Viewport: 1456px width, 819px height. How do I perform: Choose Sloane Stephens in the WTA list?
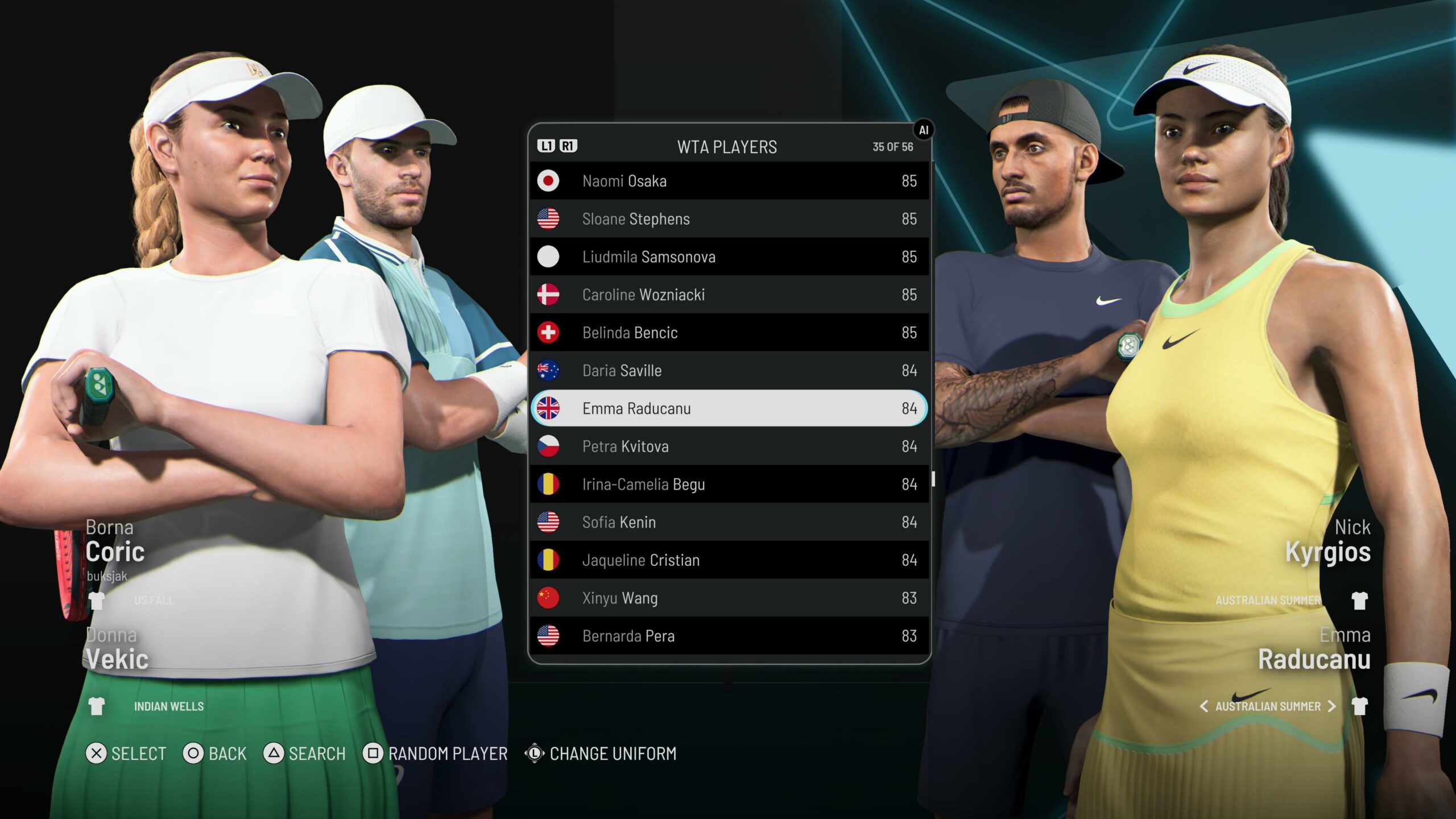[x=729, y=219]
